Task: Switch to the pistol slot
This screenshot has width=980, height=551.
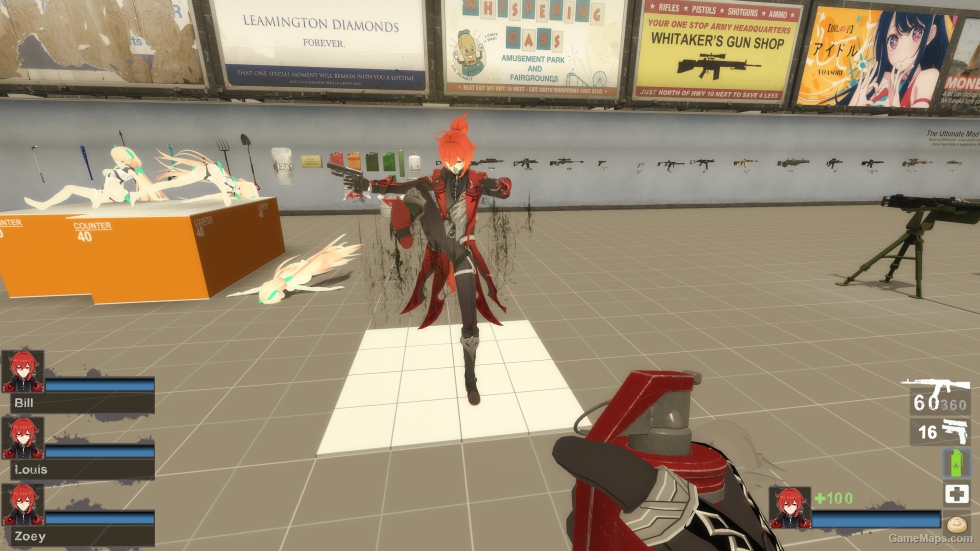Action: click(x=940, y=432)
